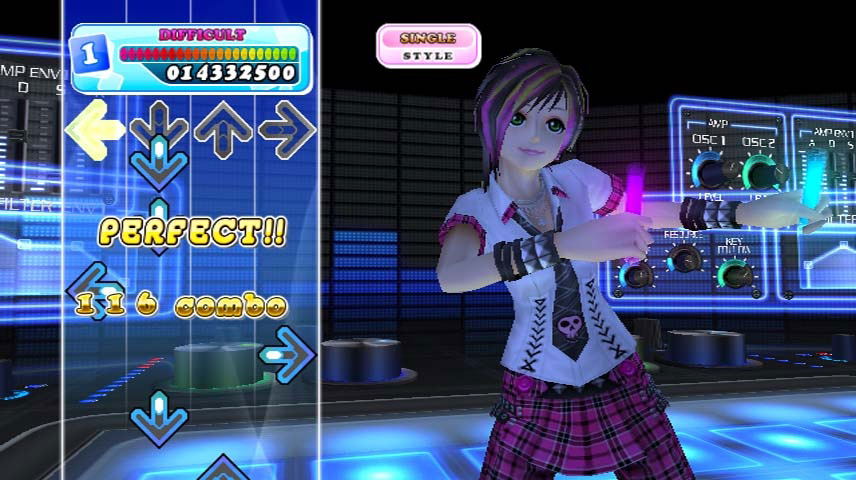Select the down arrow step target

[x=159, y=126]
